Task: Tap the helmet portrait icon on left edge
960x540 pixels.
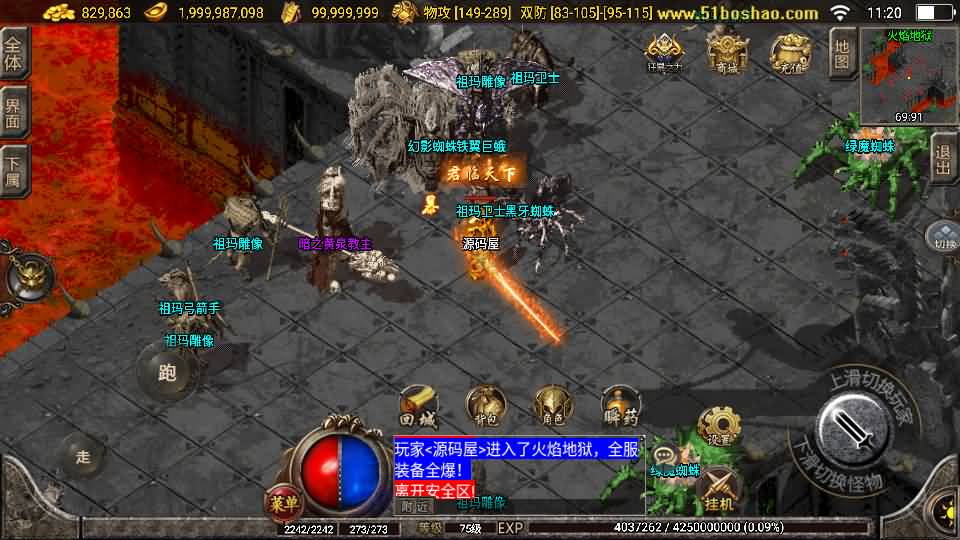Action: [25, 276]
